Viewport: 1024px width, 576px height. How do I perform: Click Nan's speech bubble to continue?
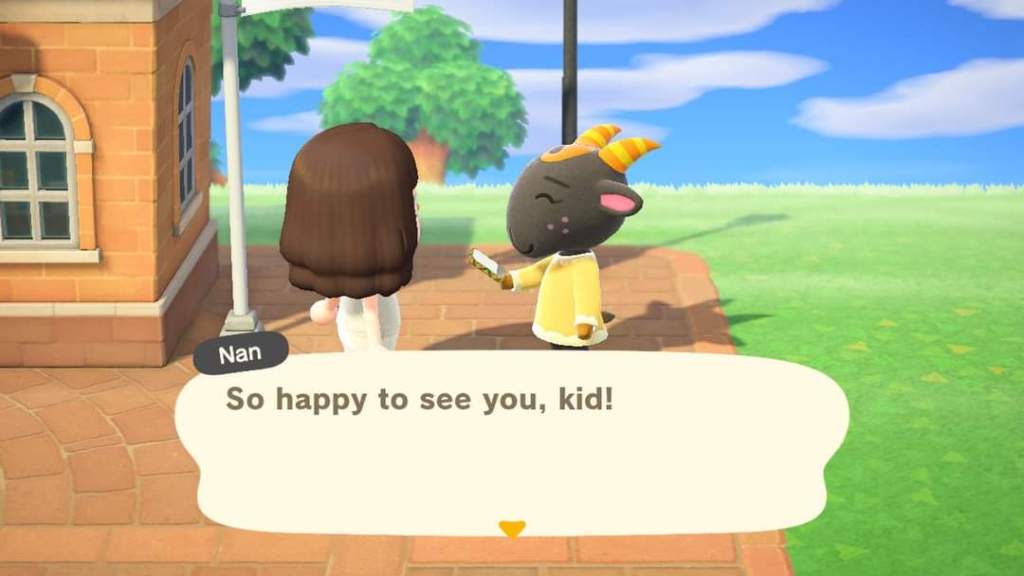(511, 441)
